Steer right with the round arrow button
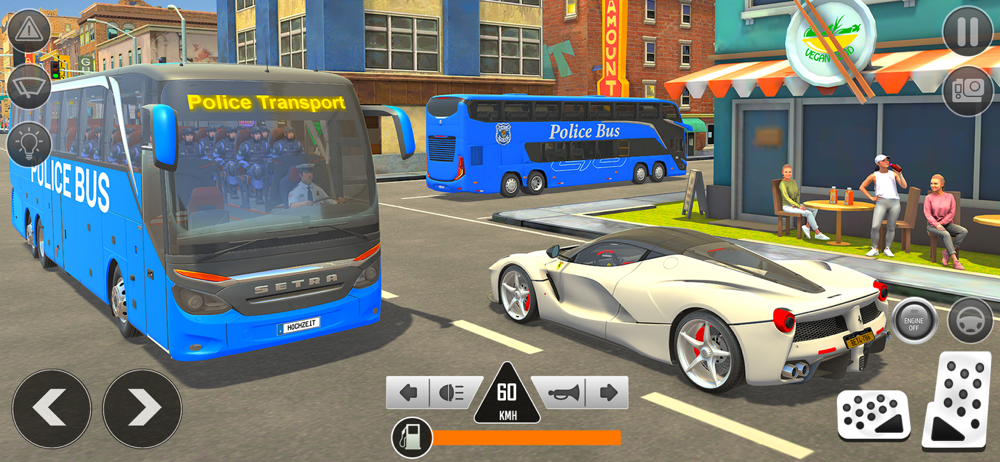Viewport: 1000px width, 462px height. (142, 408)
